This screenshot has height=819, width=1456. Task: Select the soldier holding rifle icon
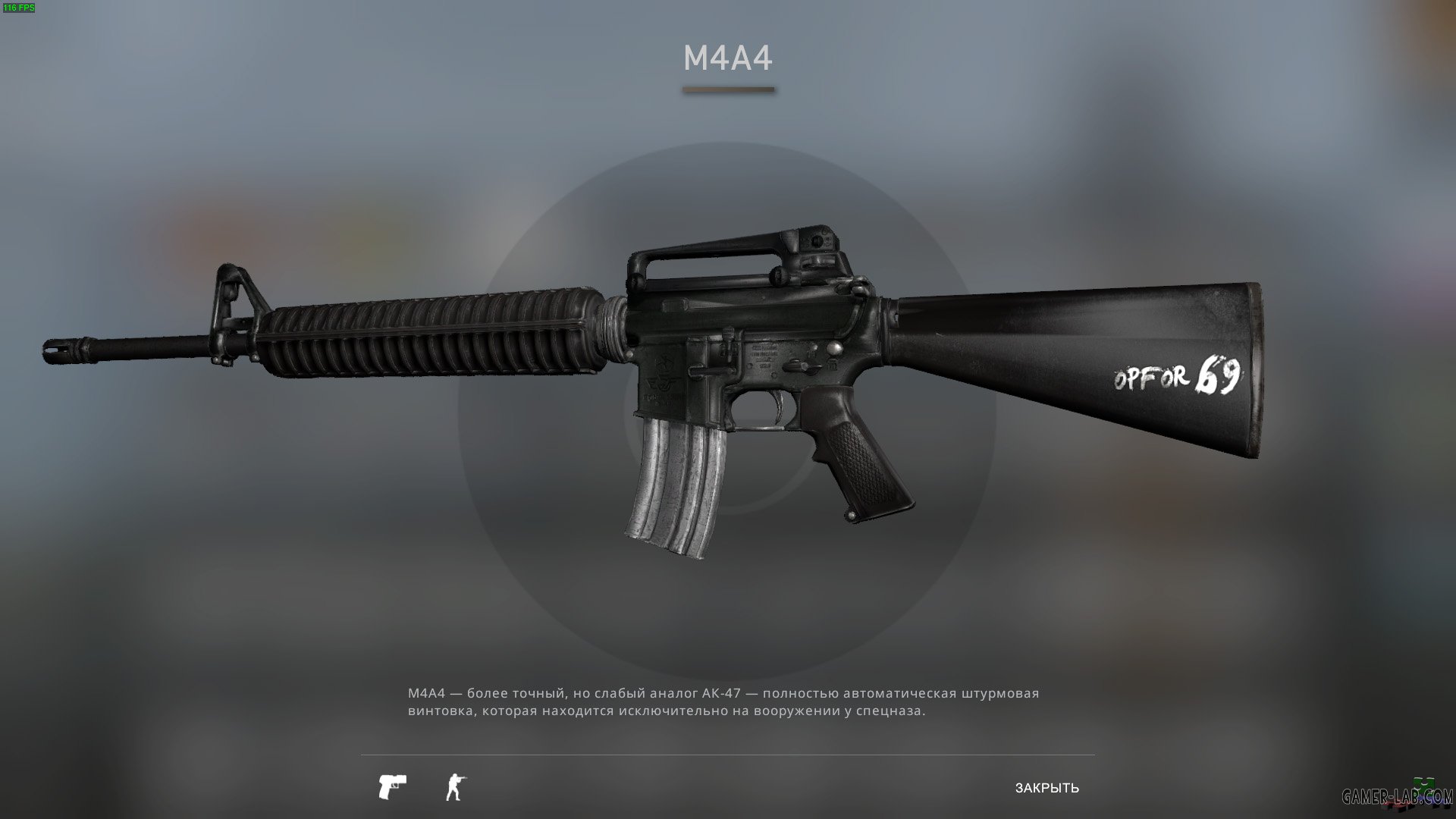453,786
